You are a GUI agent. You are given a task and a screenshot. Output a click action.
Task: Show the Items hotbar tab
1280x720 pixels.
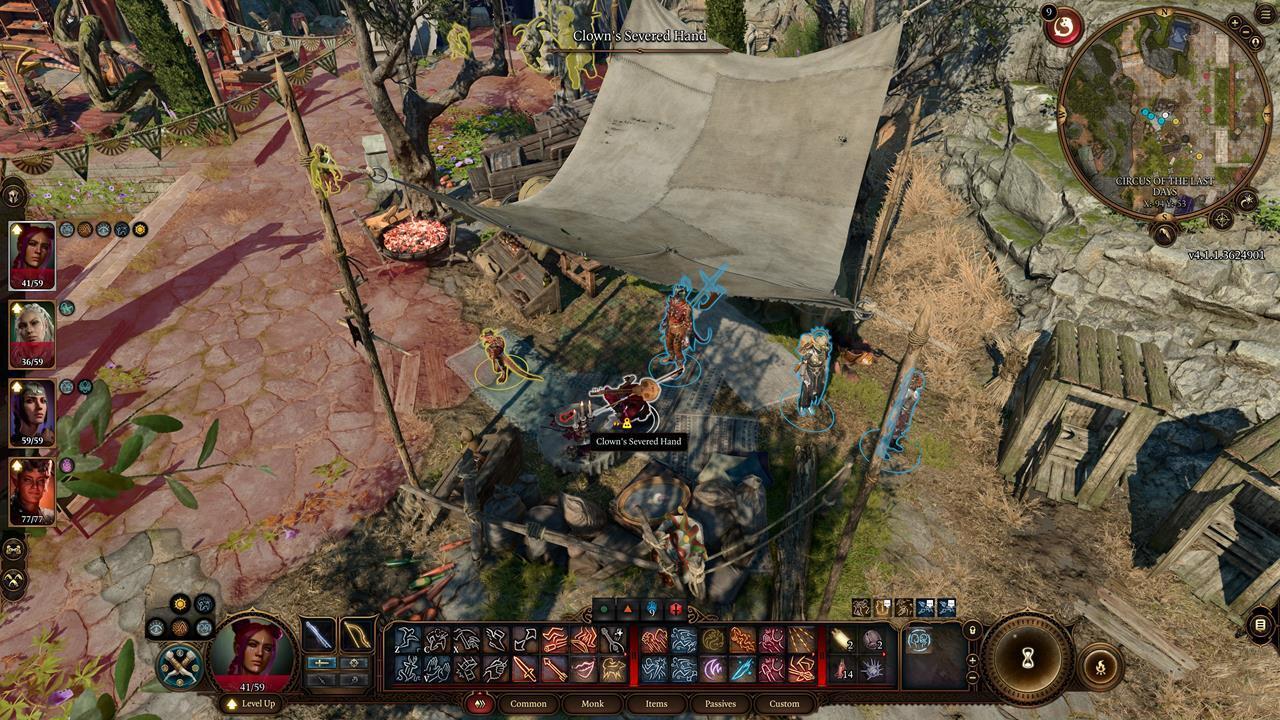coord(656,704)
